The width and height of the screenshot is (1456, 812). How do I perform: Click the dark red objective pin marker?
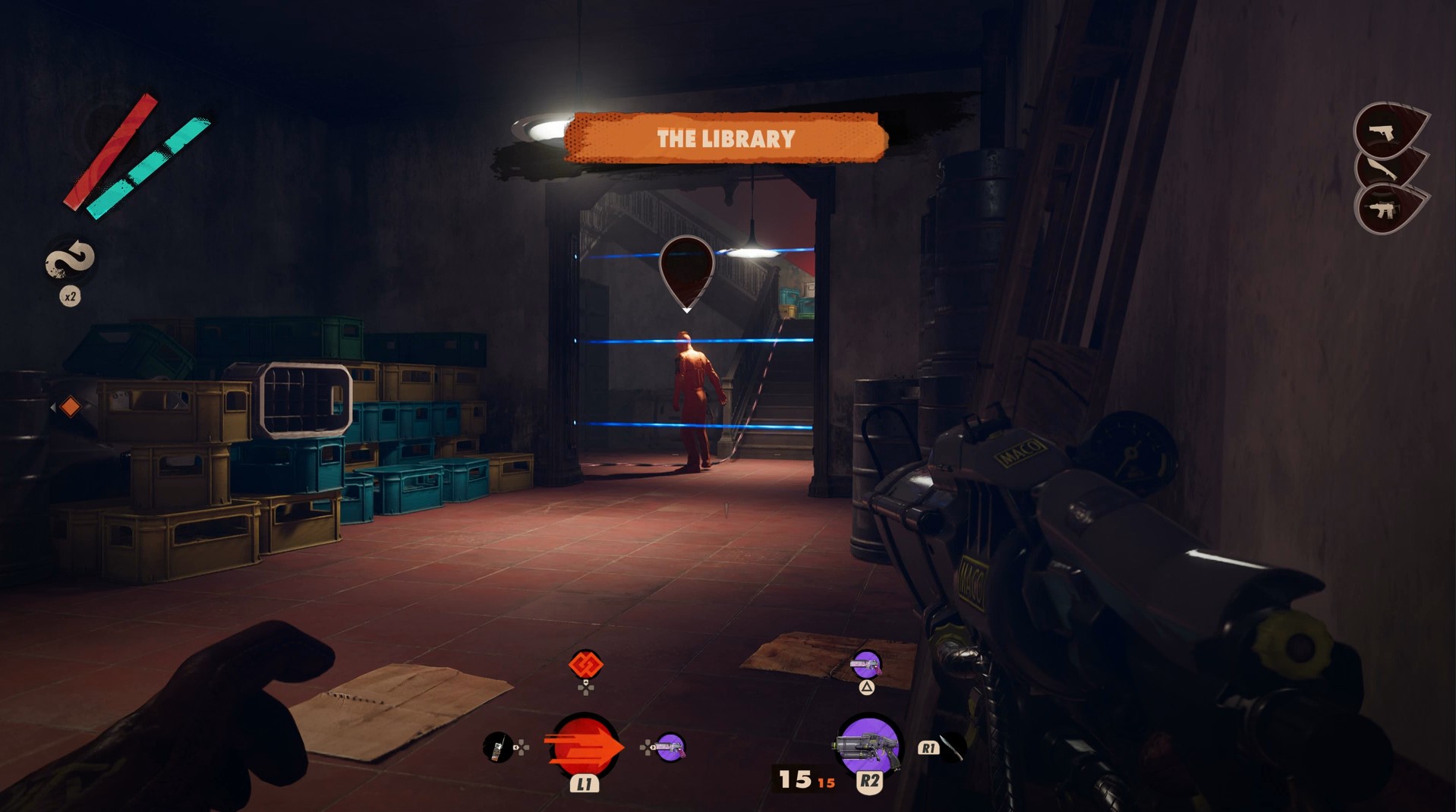point(686,270)
